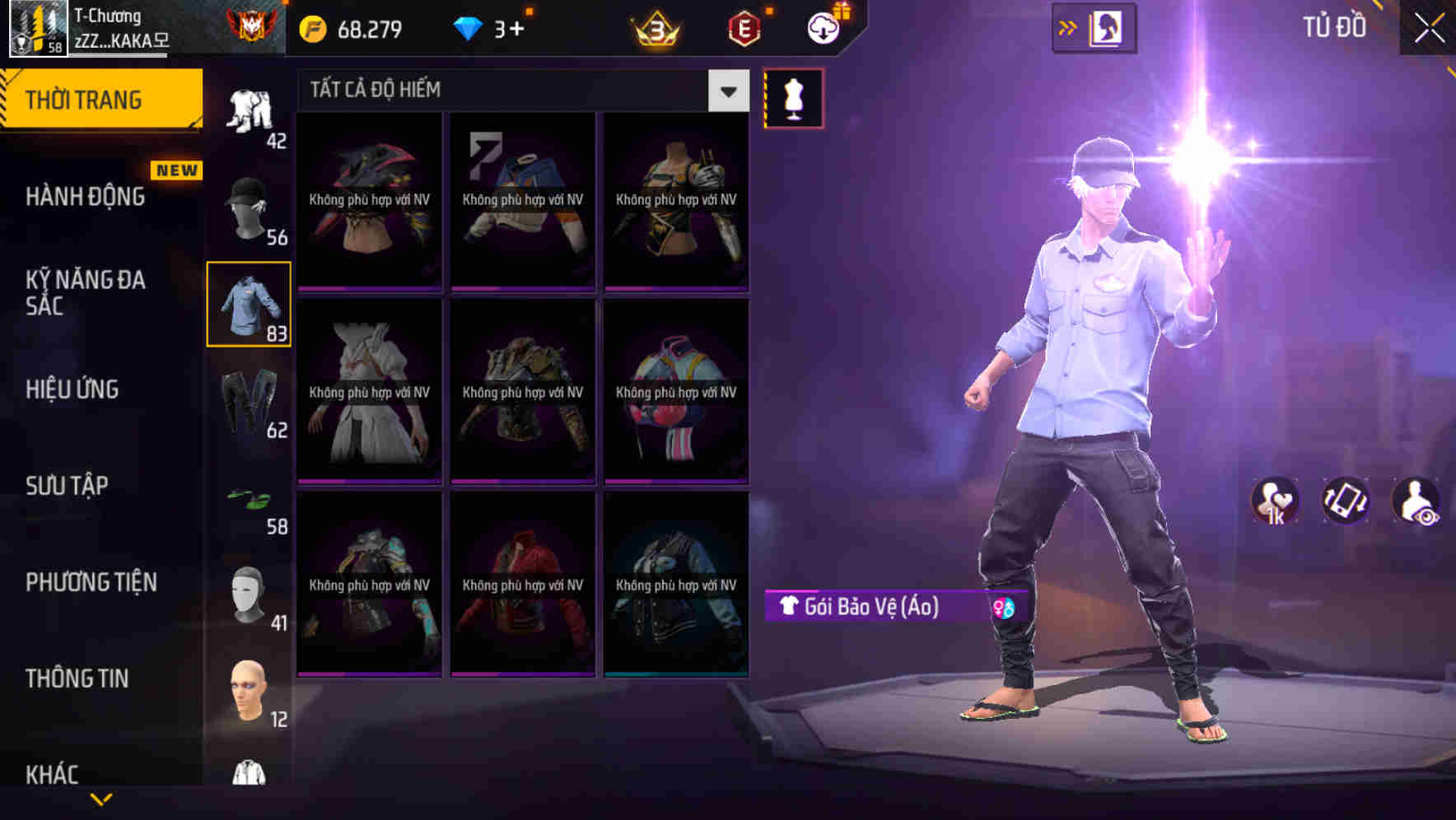Open the character album icon in the top bar
Viewport: 1456px width, 820px height.
tap(1108, 27)
